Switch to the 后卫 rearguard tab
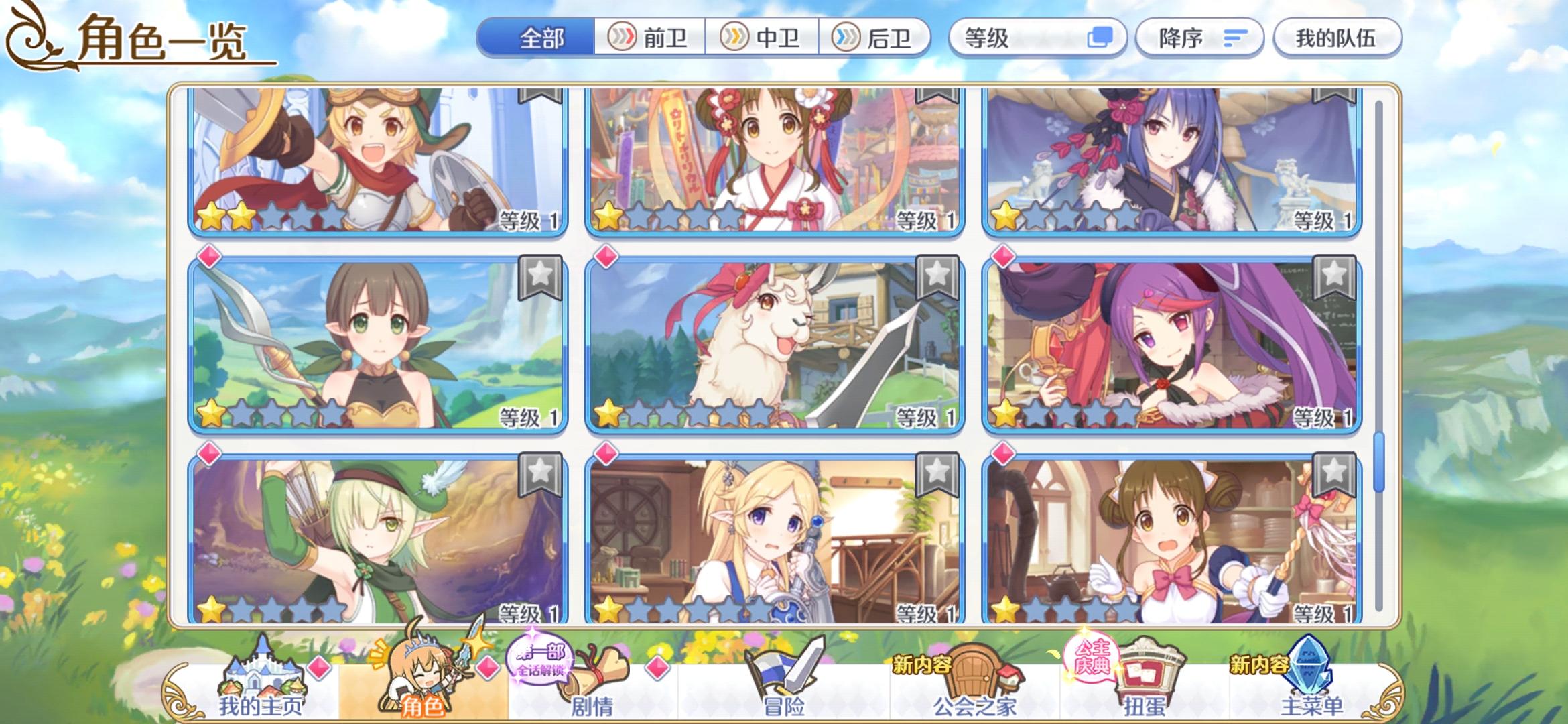Image resolution: width=1568 pixels, height=724 pixels. coord(878,38)
